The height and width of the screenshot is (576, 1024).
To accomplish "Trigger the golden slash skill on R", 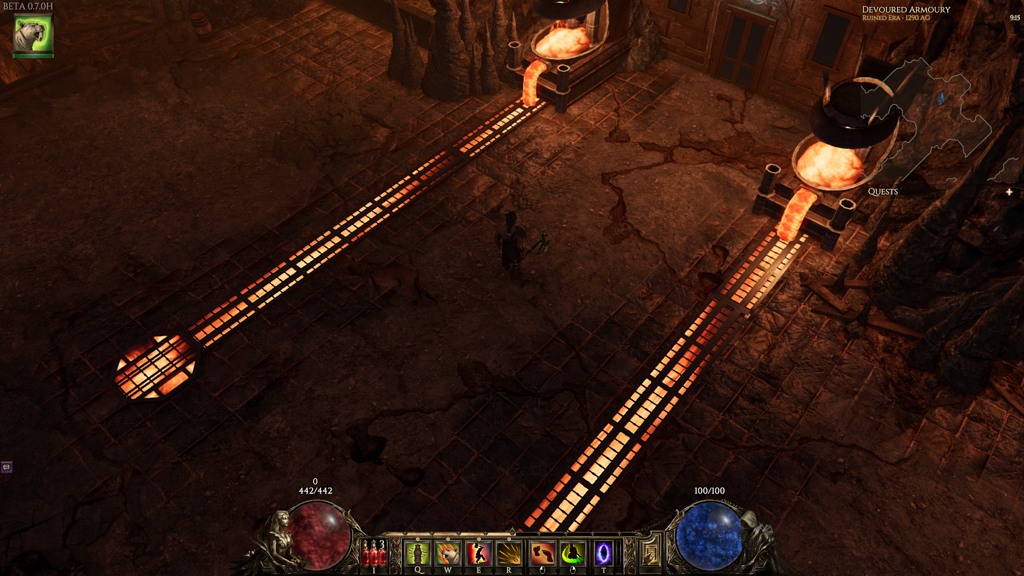I will pos(510,552).
